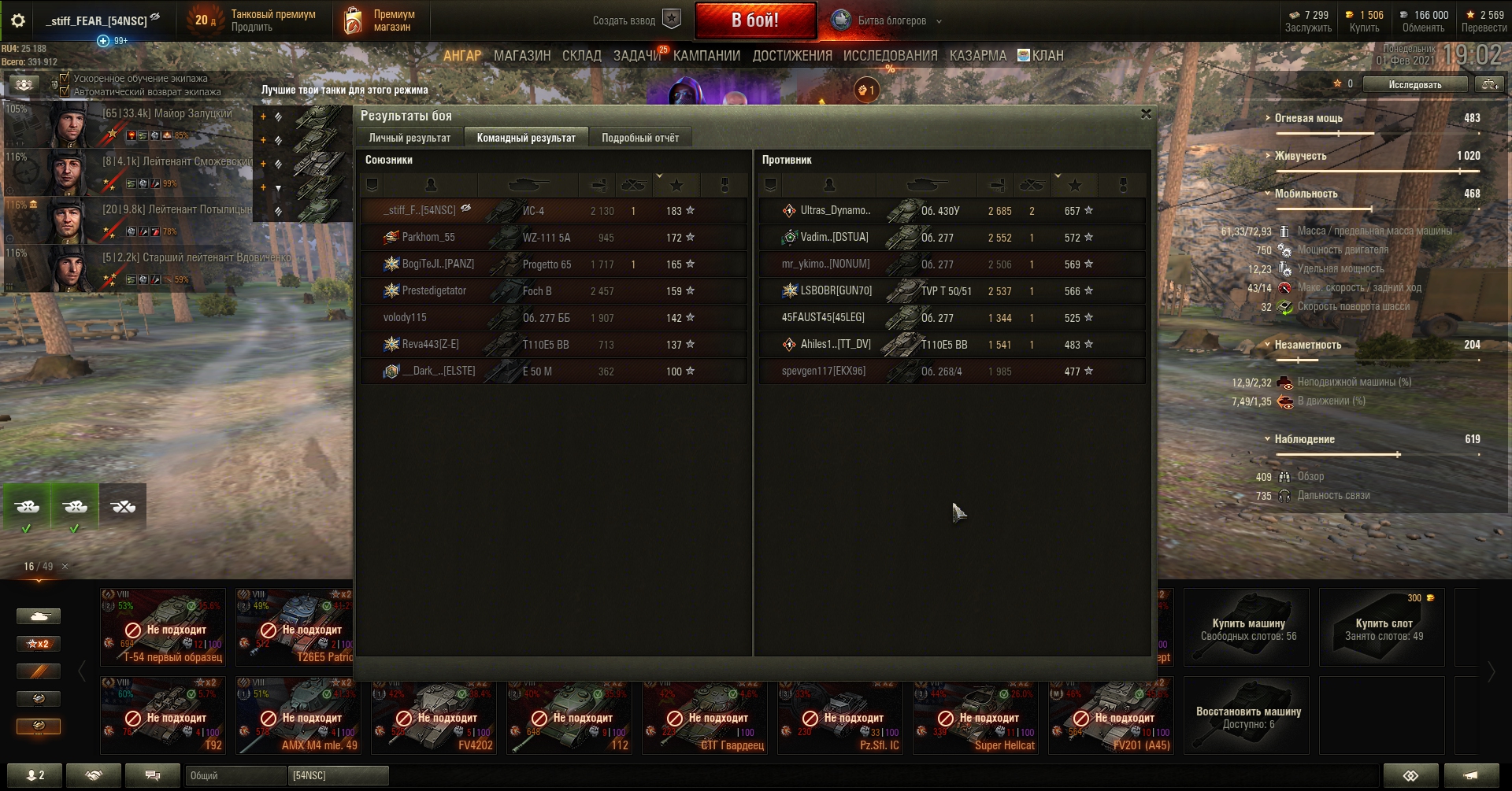Select enemy row Ultras_Dynamo in results
Viewport: 1512px width, 791px height.
[x=951, y=211]
